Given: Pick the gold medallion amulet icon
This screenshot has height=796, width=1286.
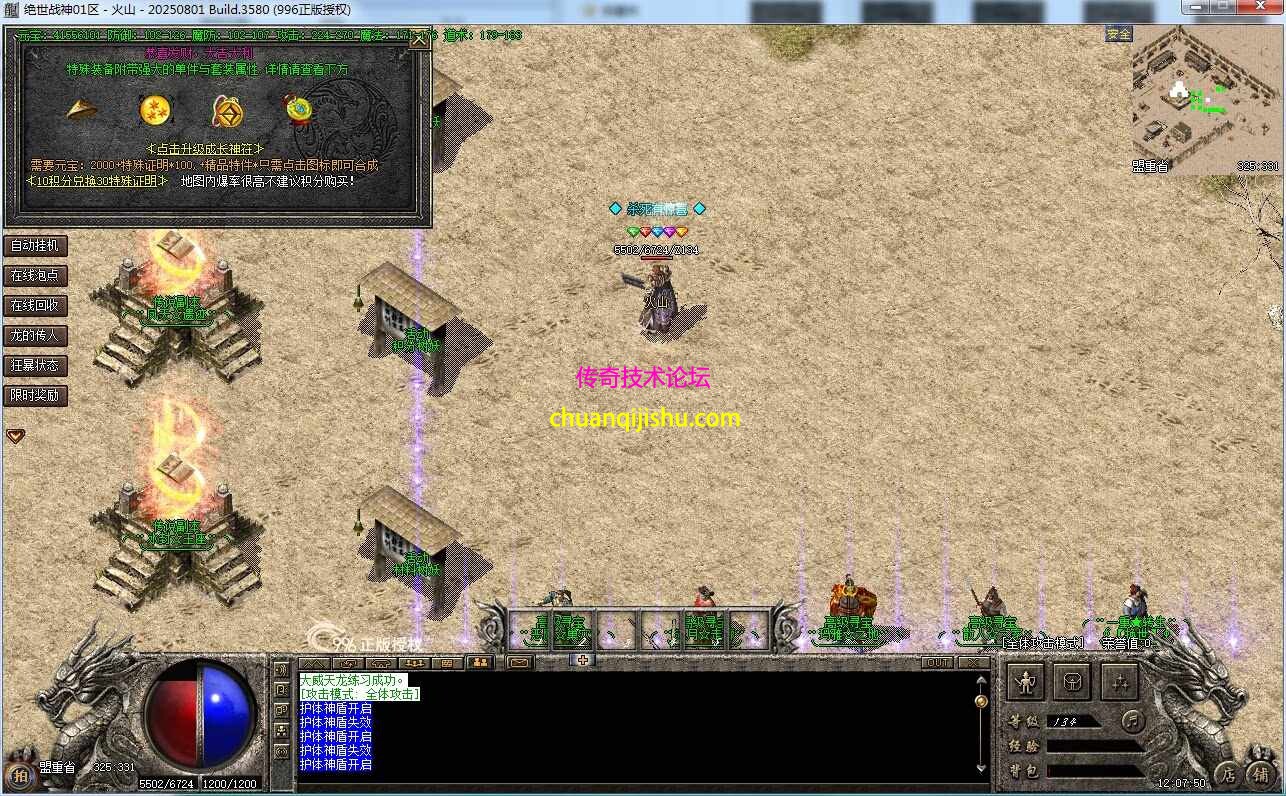Looking at the screenshot, I should pos(226,110).
